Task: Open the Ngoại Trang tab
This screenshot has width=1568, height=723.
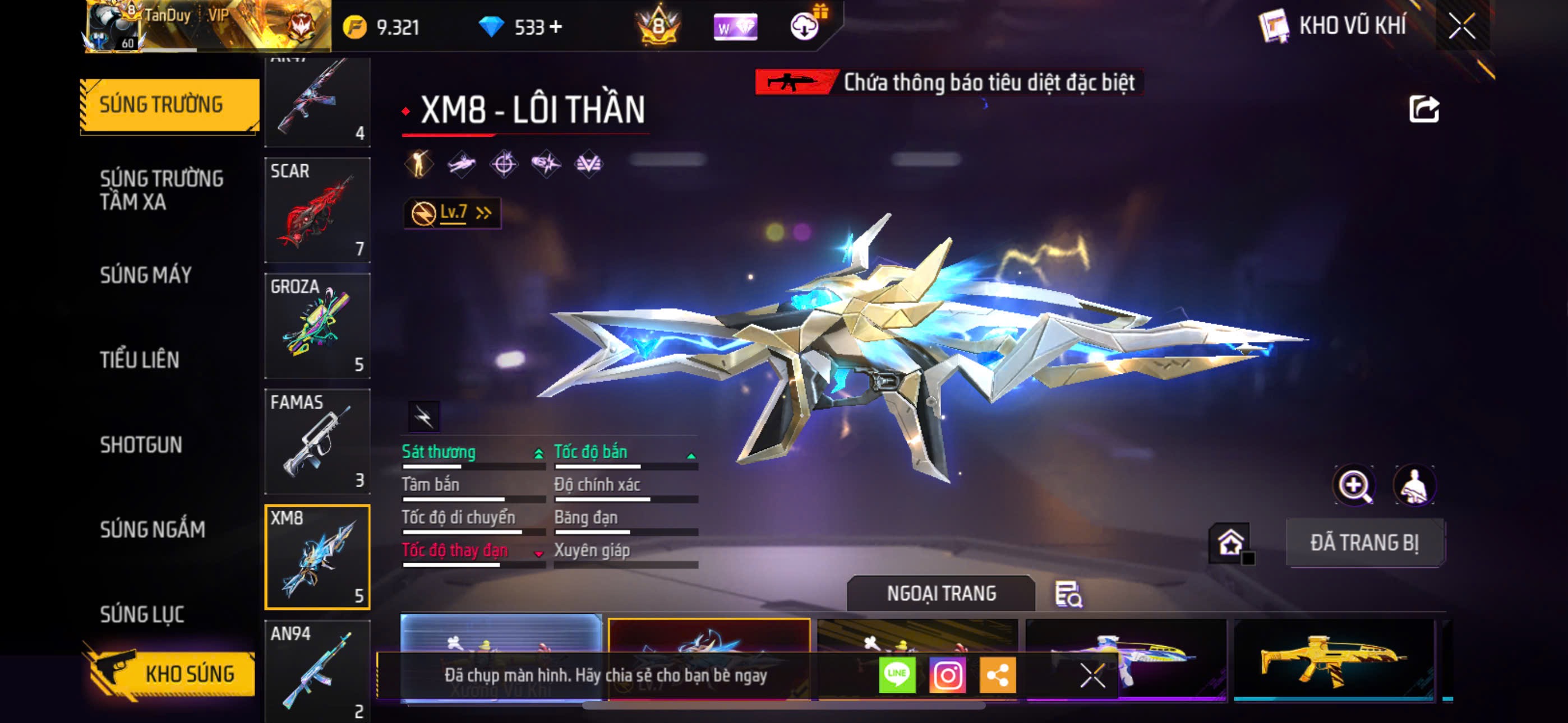Action: [940, 594]
